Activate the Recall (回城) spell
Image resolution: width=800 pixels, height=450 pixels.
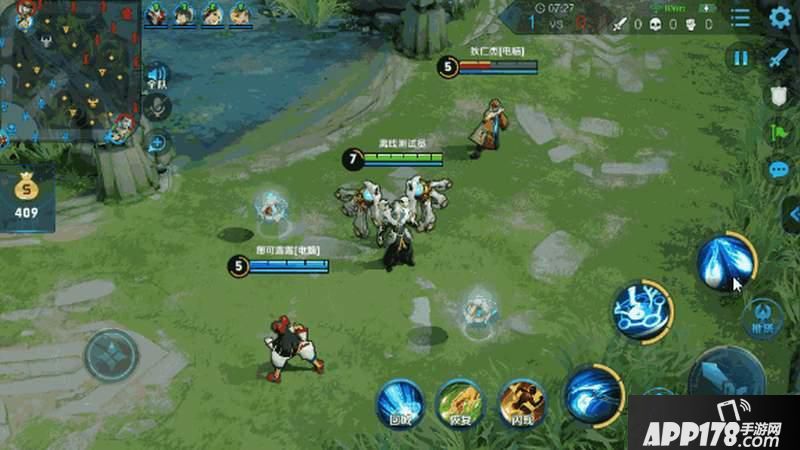tap(400, 403)
